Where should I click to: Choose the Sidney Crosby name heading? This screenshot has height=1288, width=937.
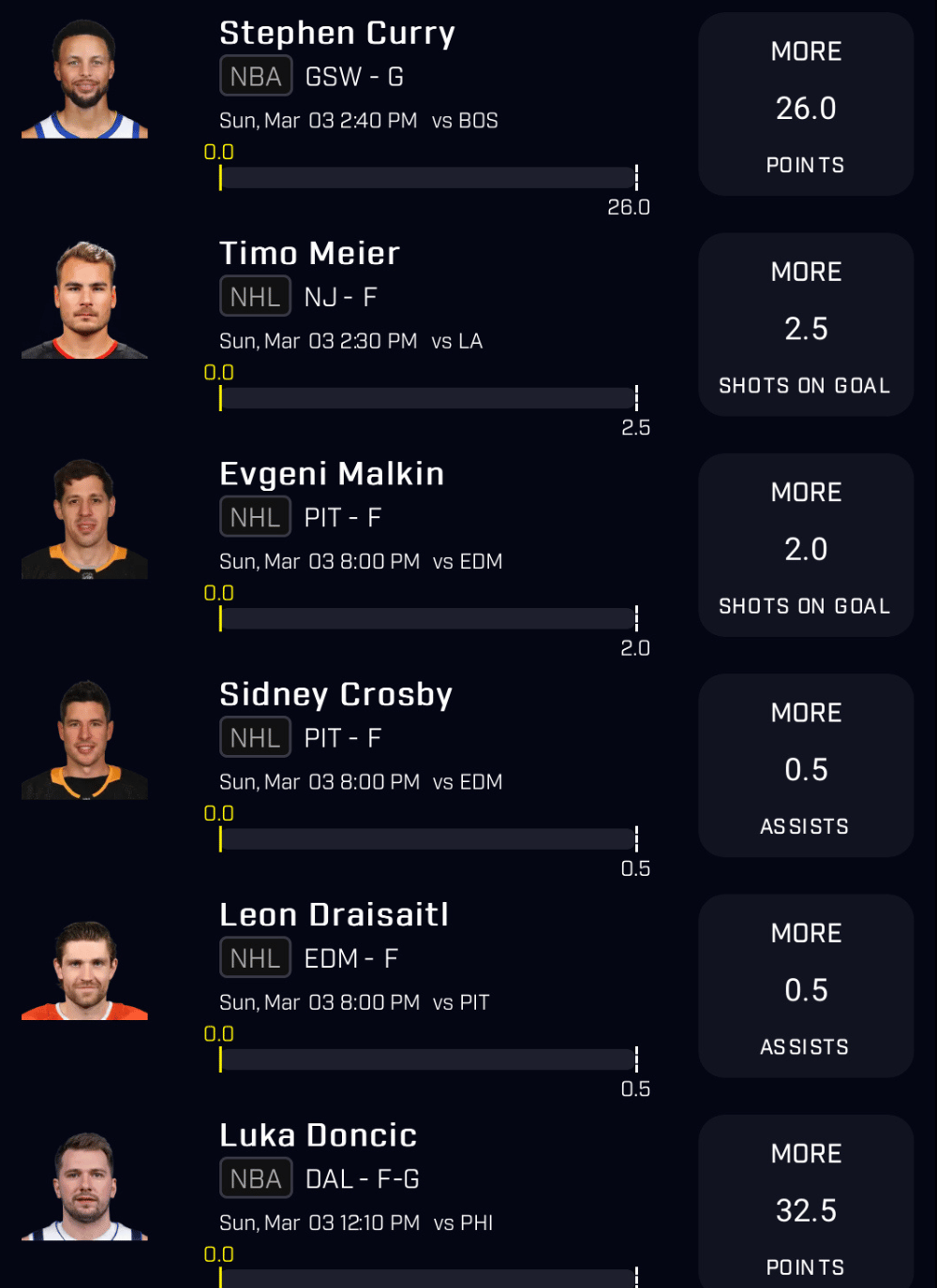(x=335, y=694)
